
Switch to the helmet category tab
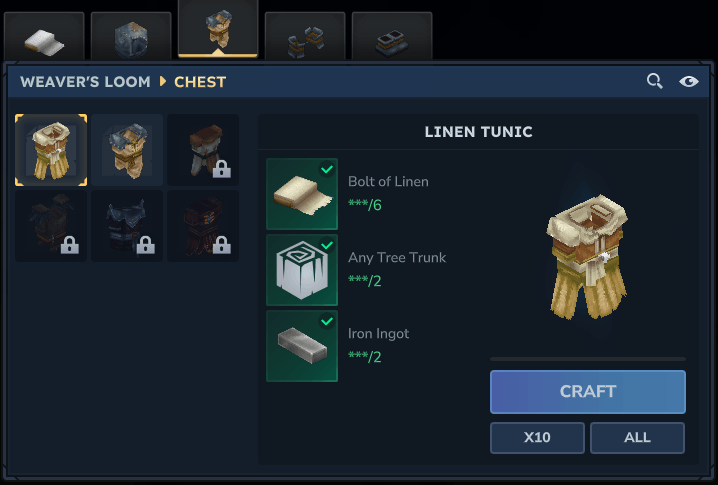coord(131,38)
